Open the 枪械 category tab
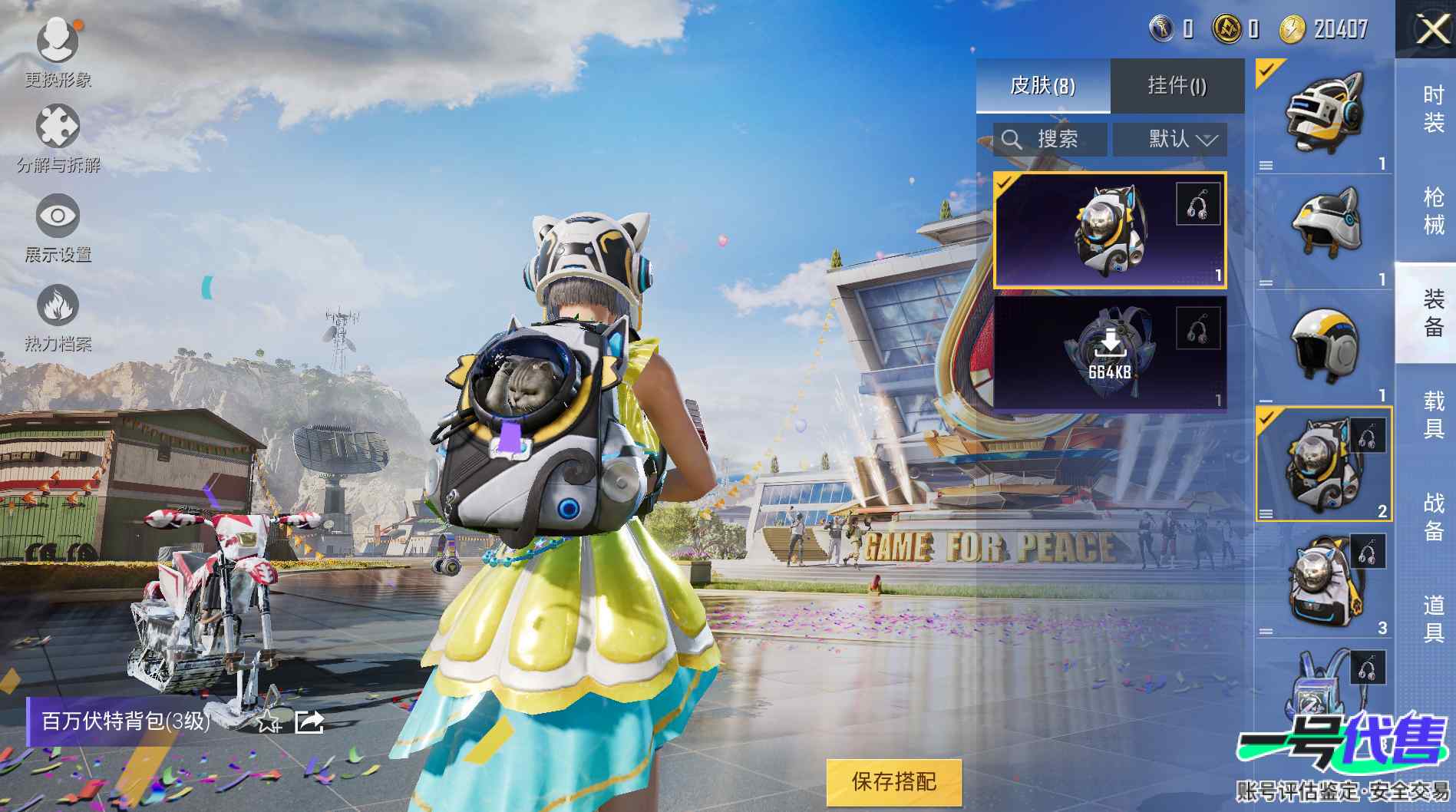 (1433, 210)
